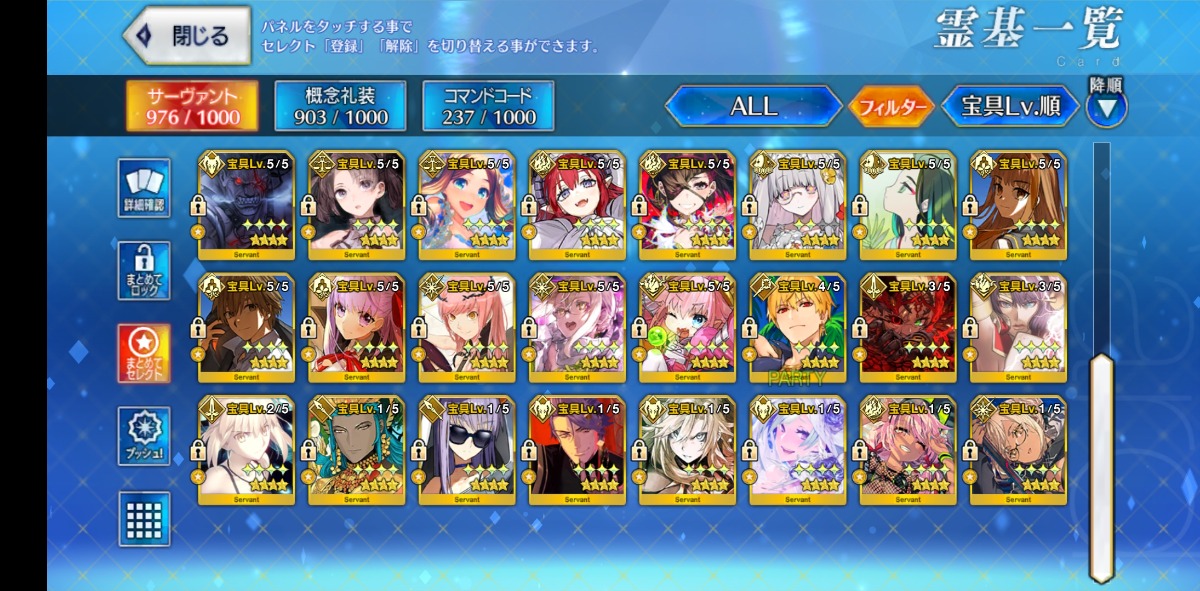Change the grid layout view

pos(144,518)
